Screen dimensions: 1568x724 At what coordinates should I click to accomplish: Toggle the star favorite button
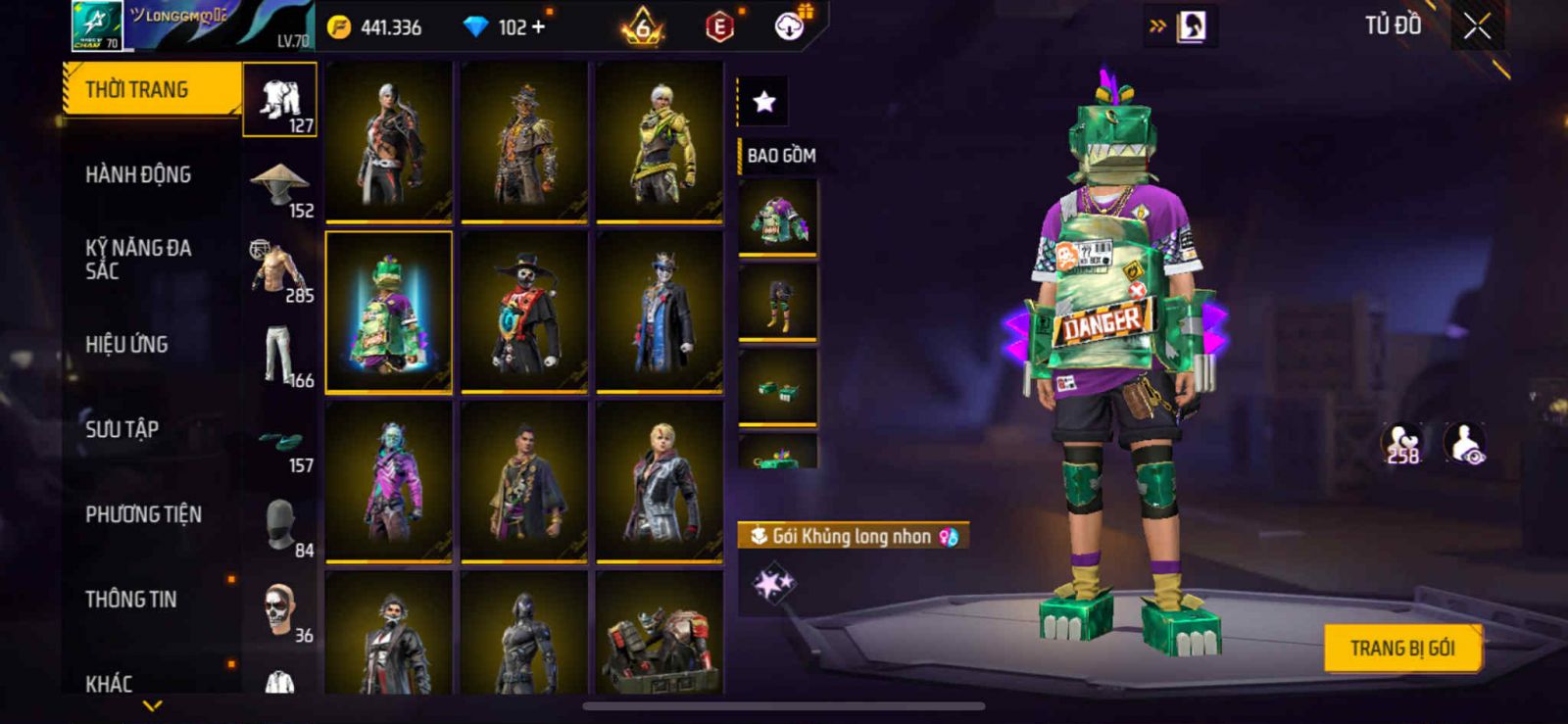click(x=763, y=101)
